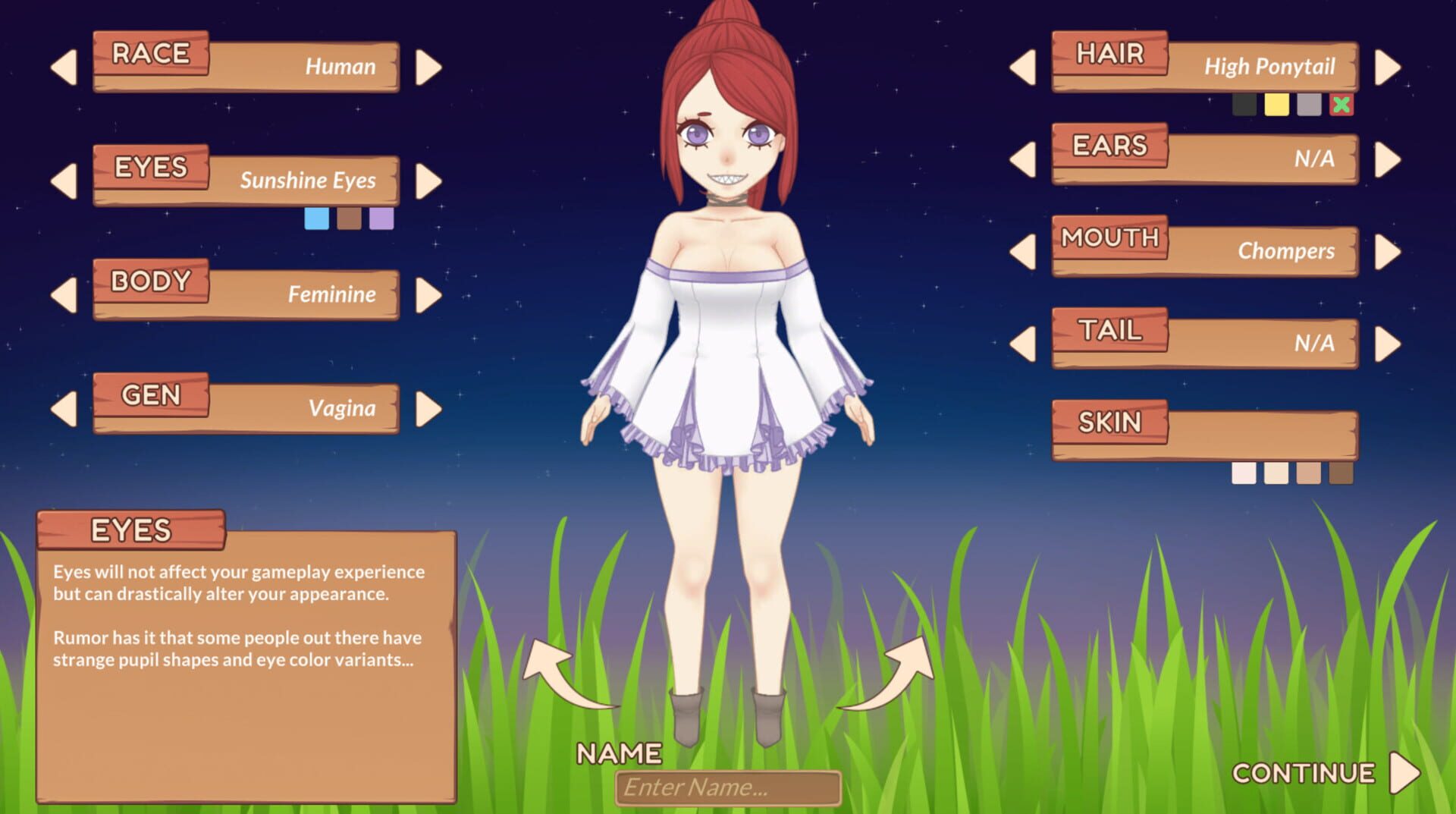Screen dimensions: 1456x814
Task: Pick the blue eye color swatch
Action: (316, 218)
